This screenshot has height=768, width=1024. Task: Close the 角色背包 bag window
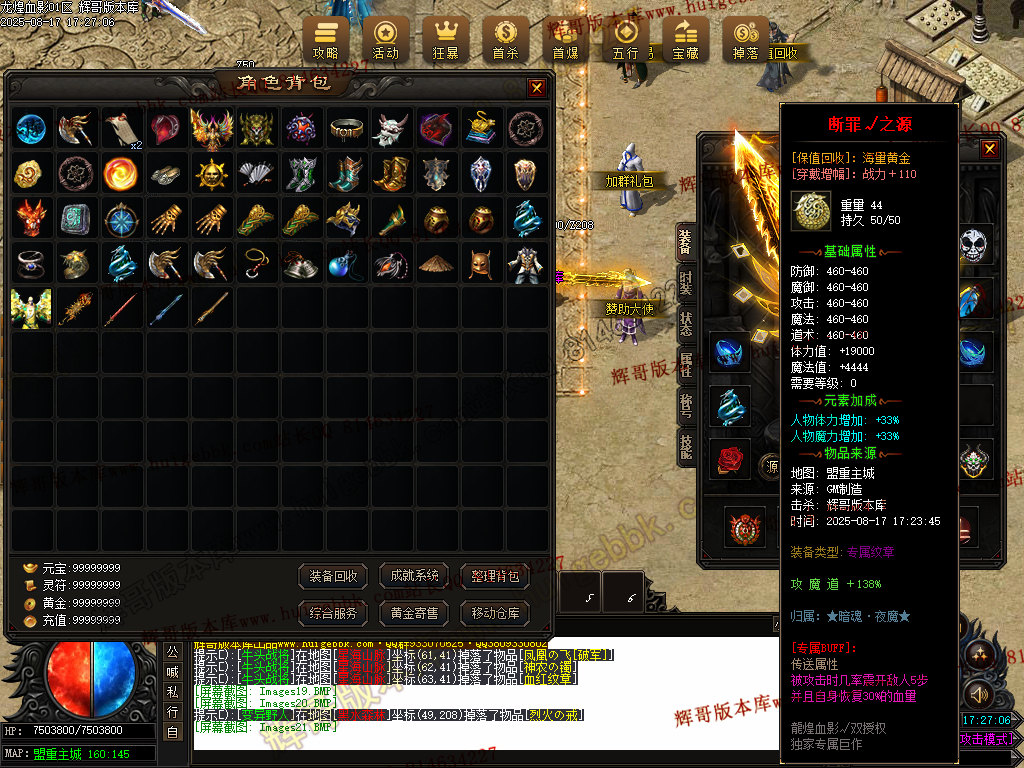pyautogui.click(x=537, y=88)
